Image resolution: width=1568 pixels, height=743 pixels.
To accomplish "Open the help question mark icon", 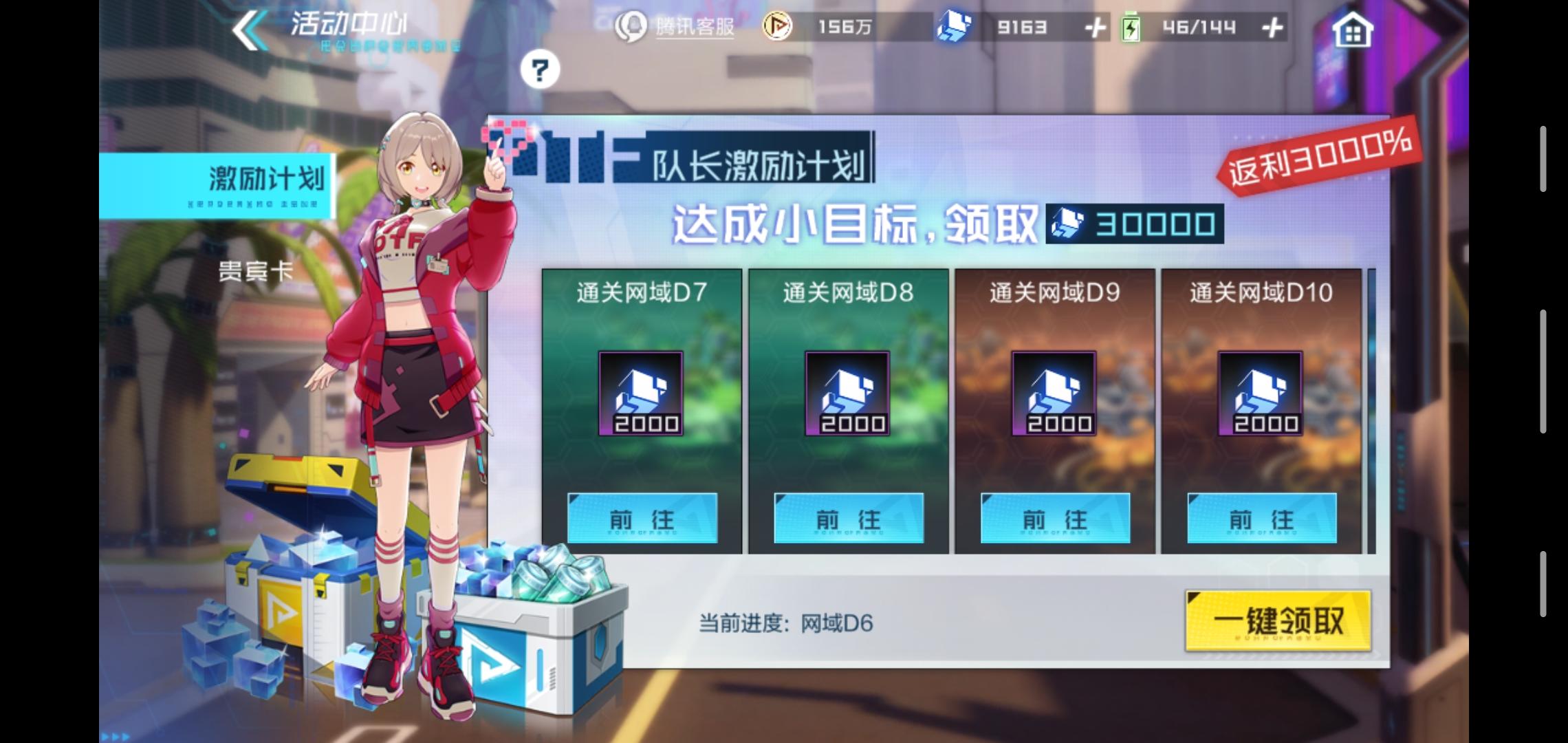I will pos(542,69).
